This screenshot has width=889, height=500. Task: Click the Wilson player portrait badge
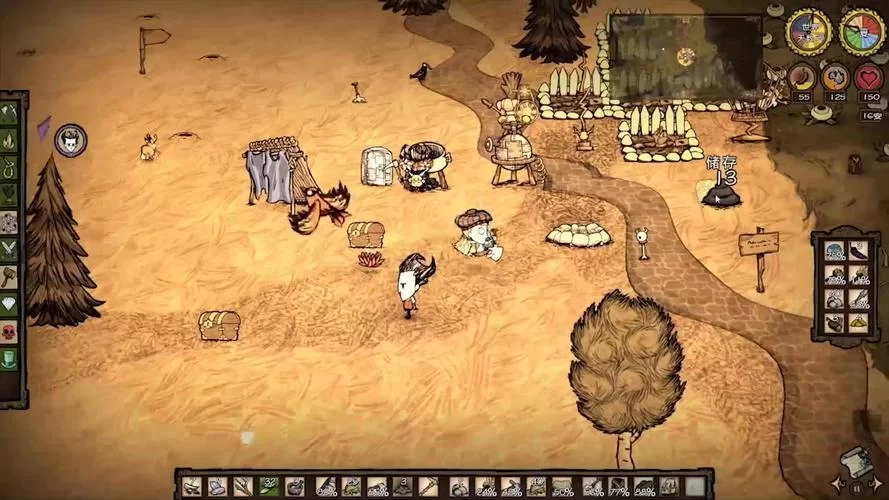click(70, 140)
